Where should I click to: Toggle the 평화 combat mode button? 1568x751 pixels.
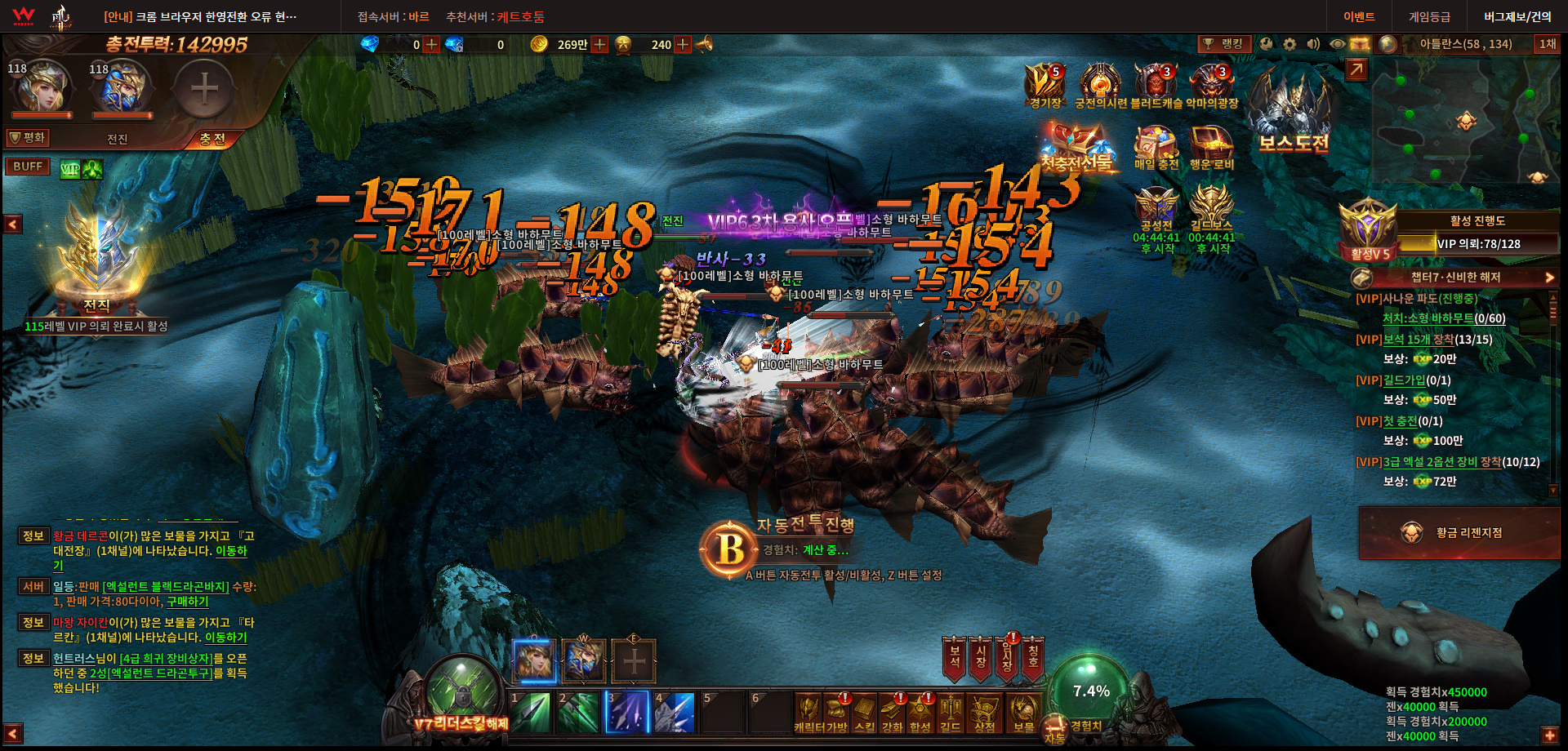pos(29,138)
